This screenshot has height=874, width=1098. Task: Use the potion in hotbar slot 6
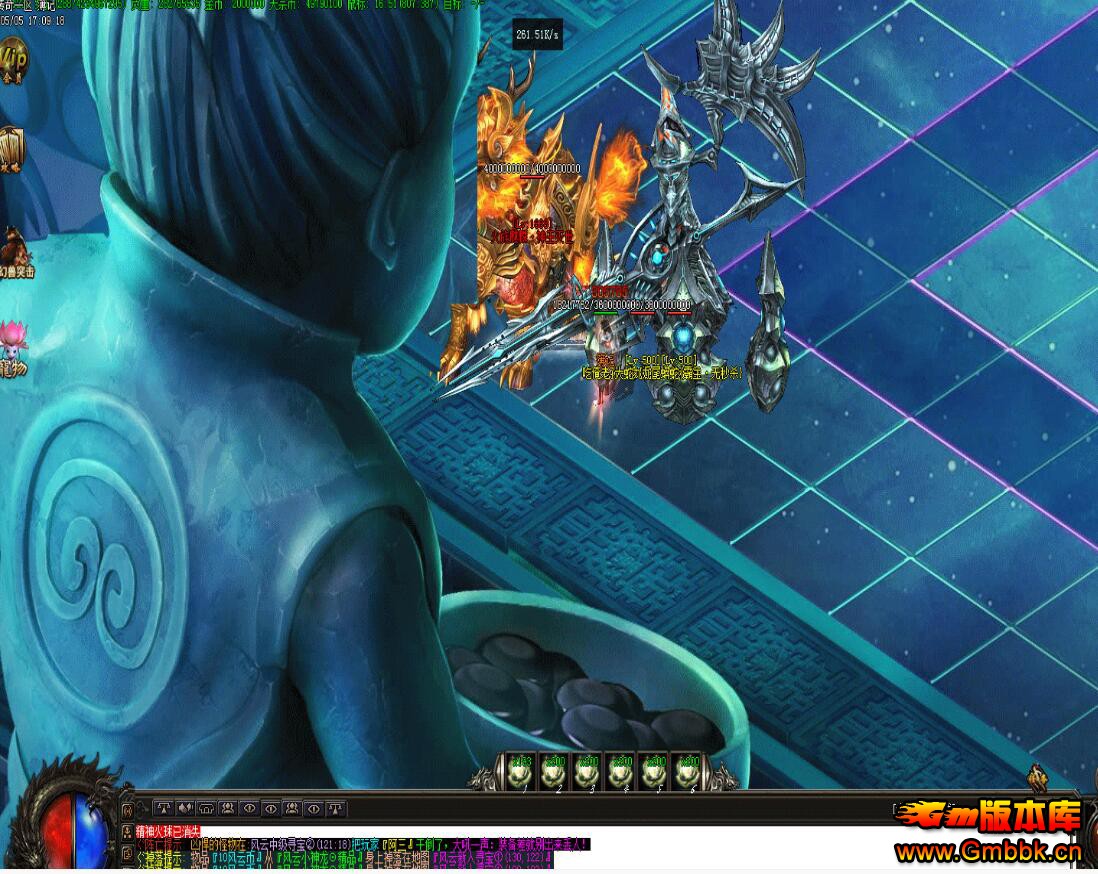687,772
